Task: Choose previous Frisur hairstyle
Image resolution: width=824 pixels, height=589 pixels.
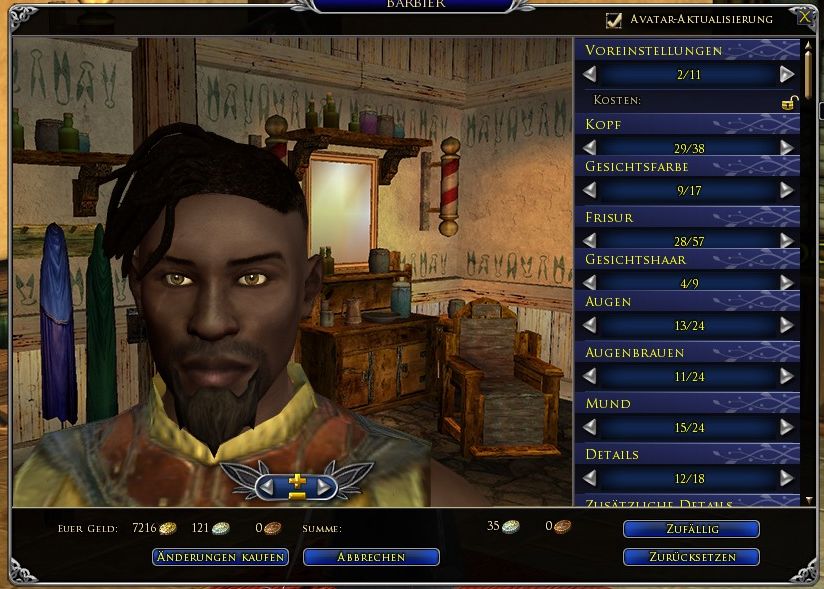Action: 590,240
